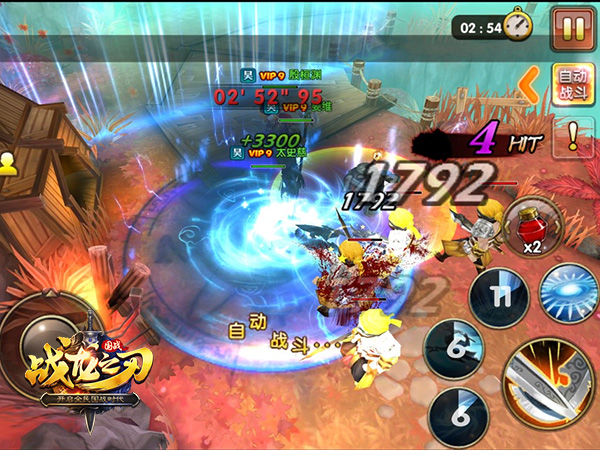Screen dimensions: 600x450
Task: Pause the battle
Action: pyautogui.click(x=572, y=28)
